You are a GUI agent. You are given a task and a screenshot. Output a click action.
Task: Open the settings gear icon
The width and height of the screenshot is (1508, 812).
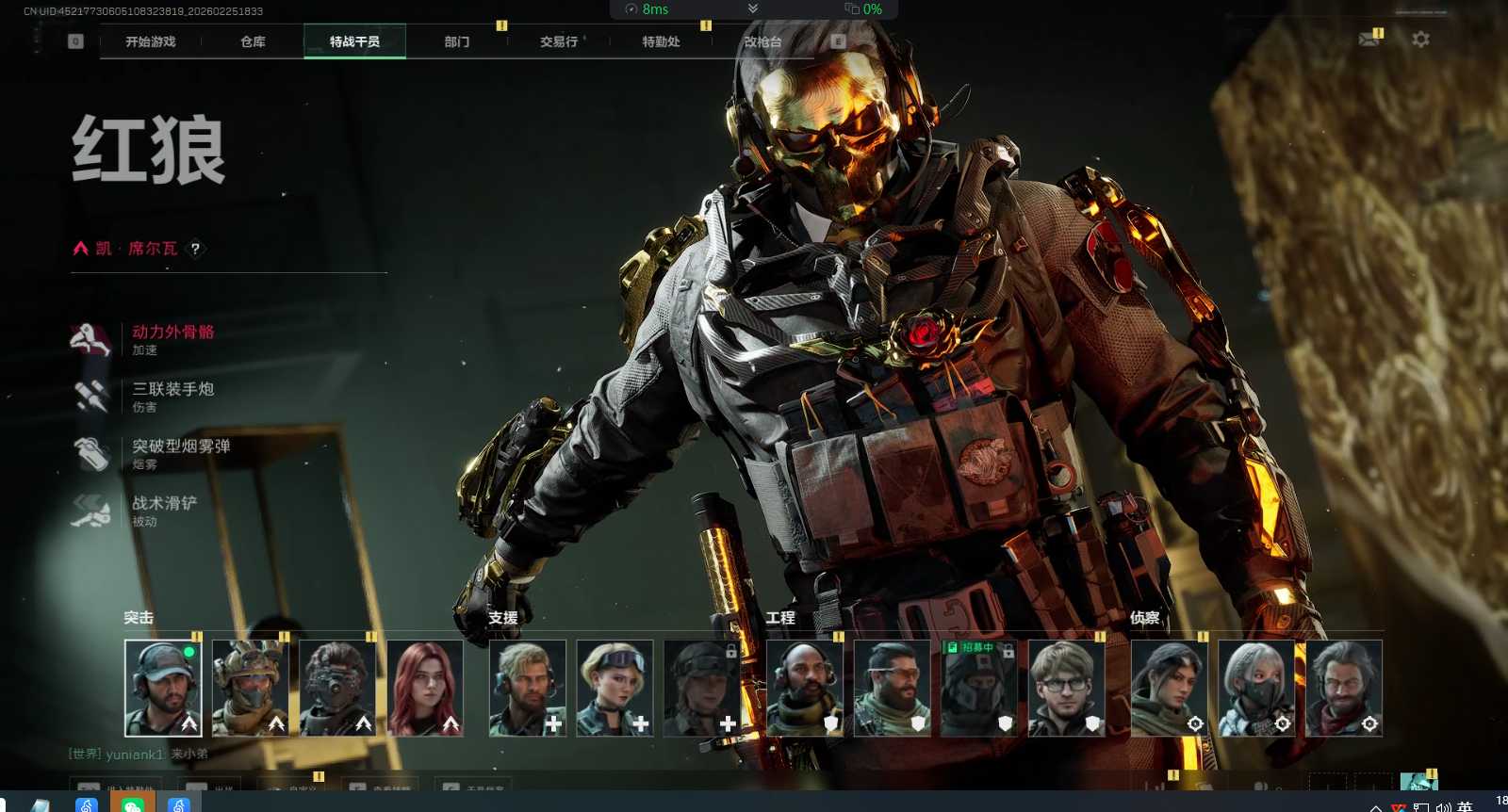[1420, 40]
